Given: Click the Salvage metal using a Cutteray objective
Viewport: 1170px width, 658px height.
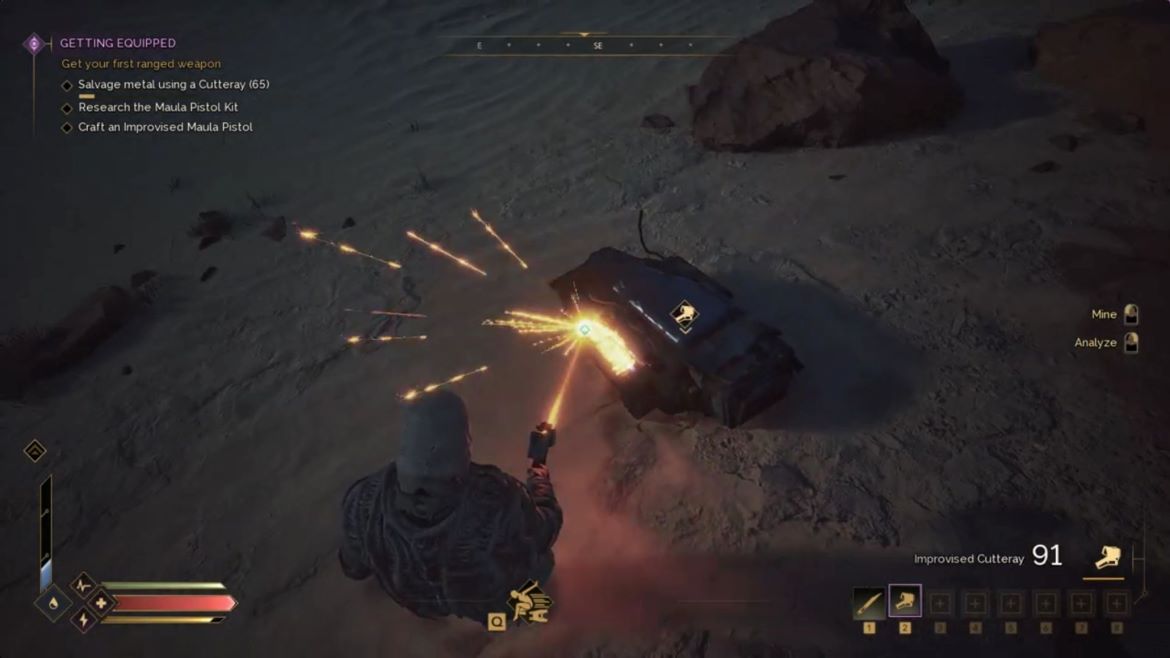Looking at the screenshot, I should 173,85.
